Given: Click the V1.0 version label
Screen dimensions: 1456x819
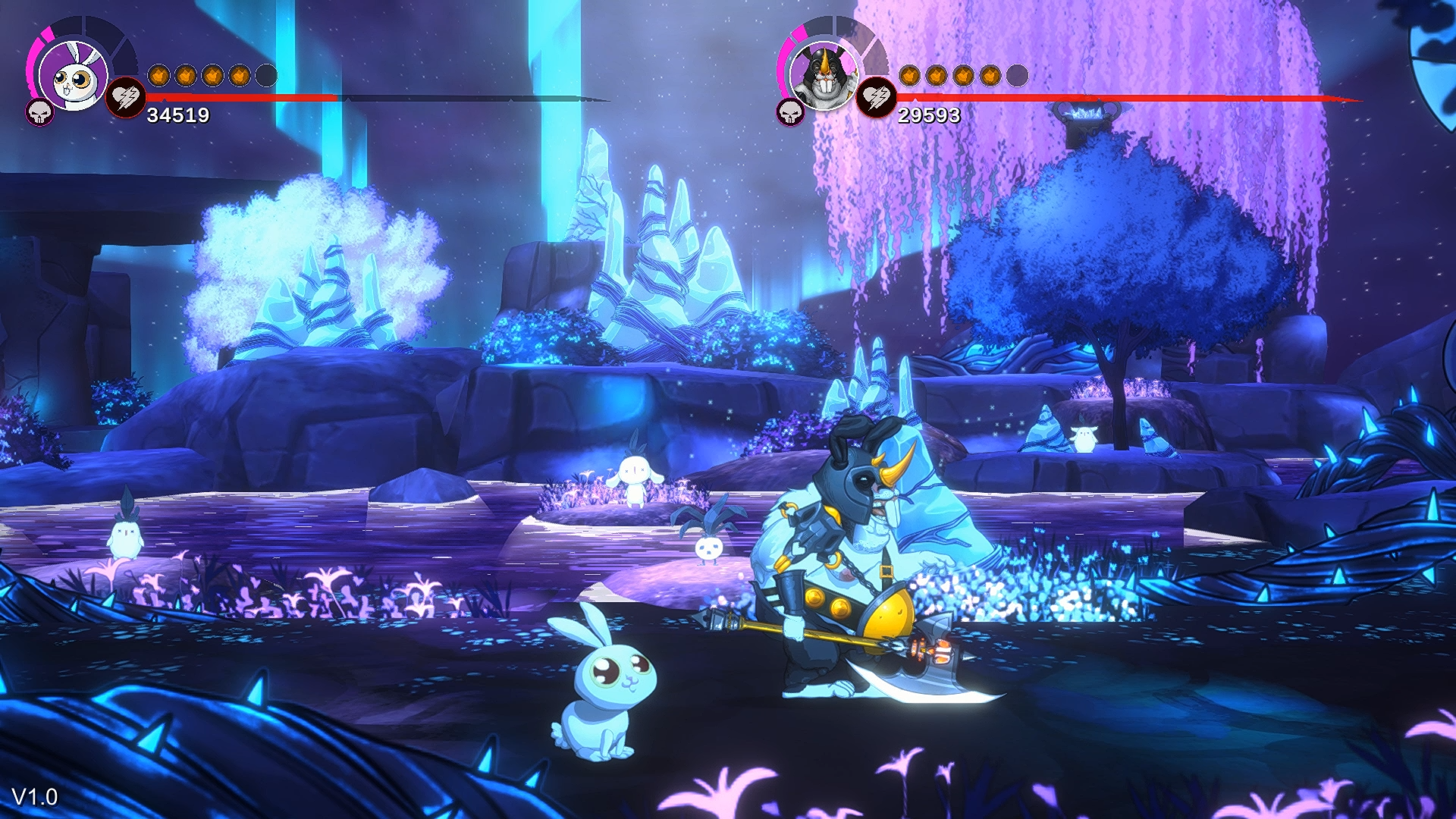Looking at the screenshot, I should coord(36,797).
